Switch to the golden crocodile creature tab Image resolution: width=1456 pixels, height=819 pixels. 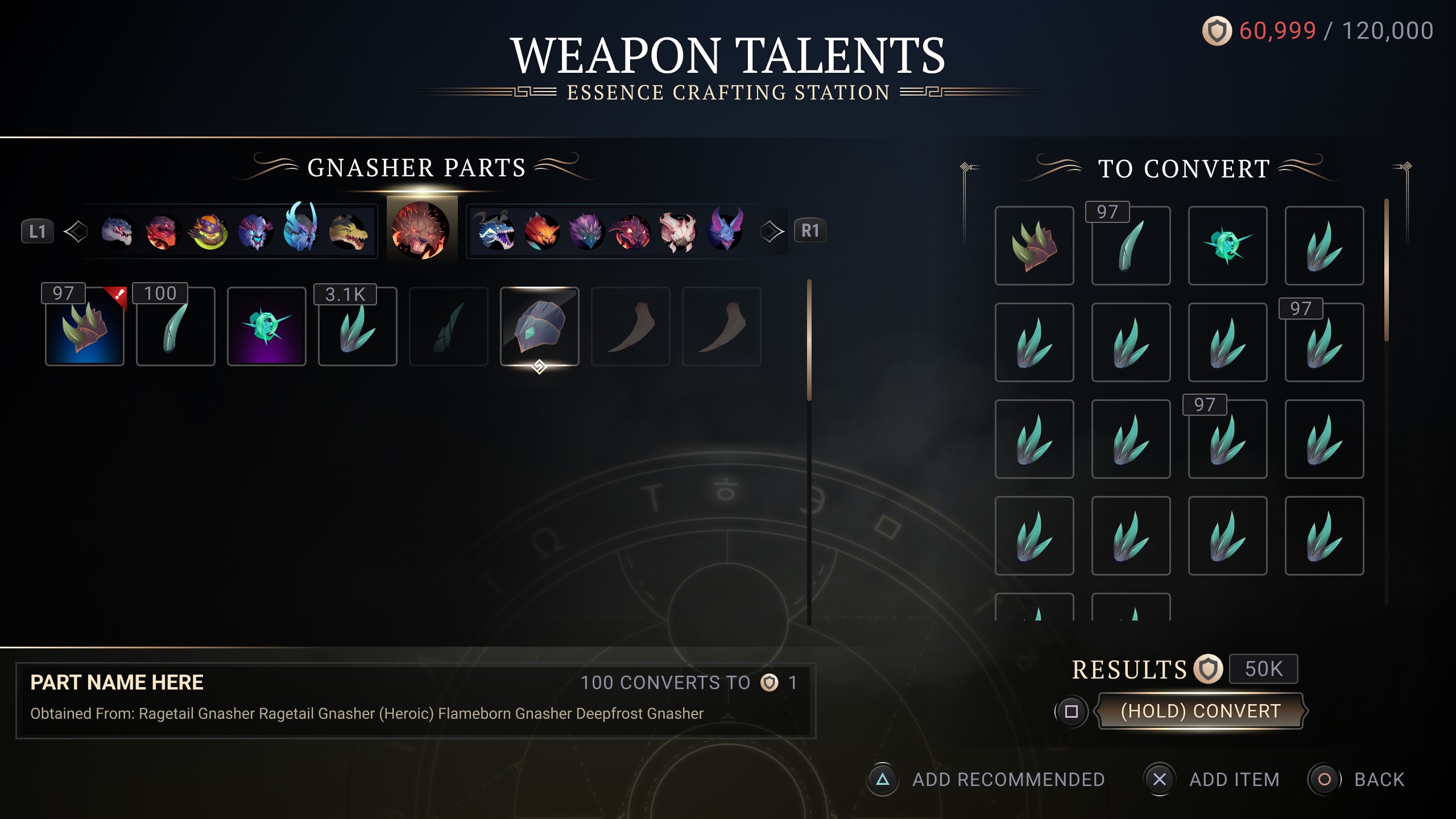coord(348,231)
